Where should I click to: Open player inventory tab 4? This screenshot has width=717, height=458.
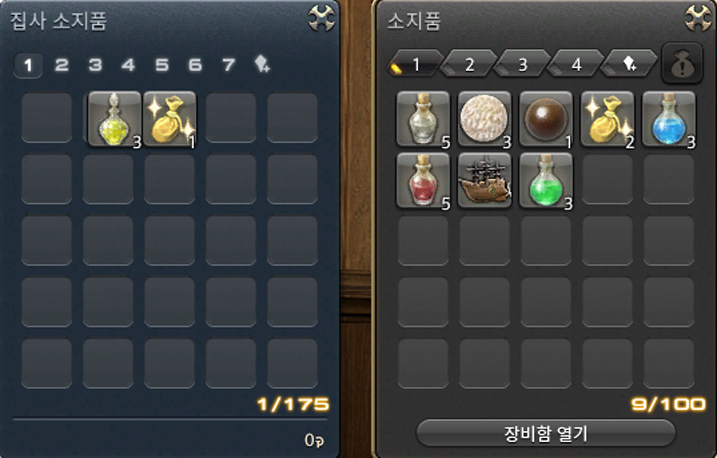(x=576, y=66)
